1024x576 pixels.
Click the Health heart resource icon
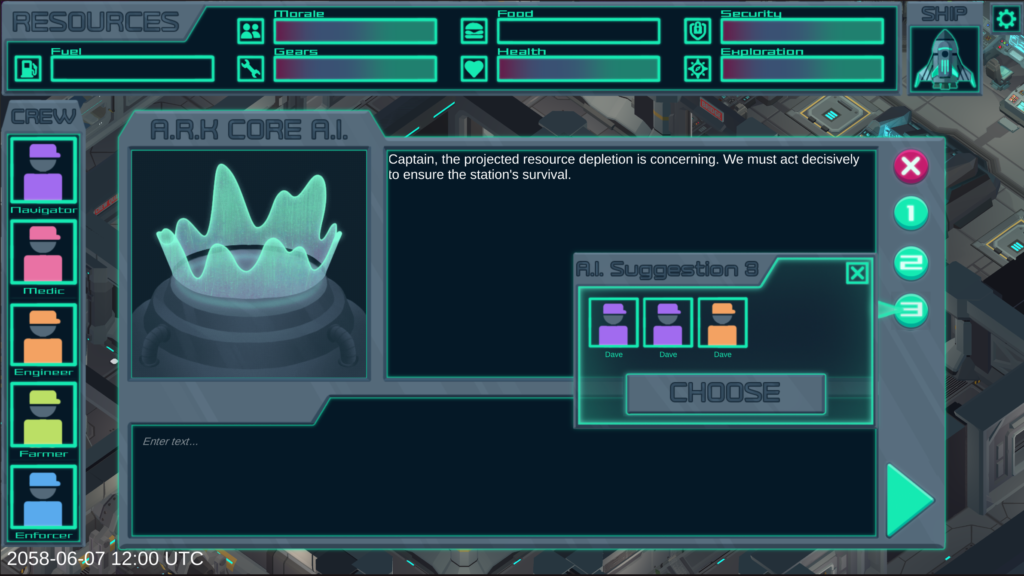coord(474,69)
